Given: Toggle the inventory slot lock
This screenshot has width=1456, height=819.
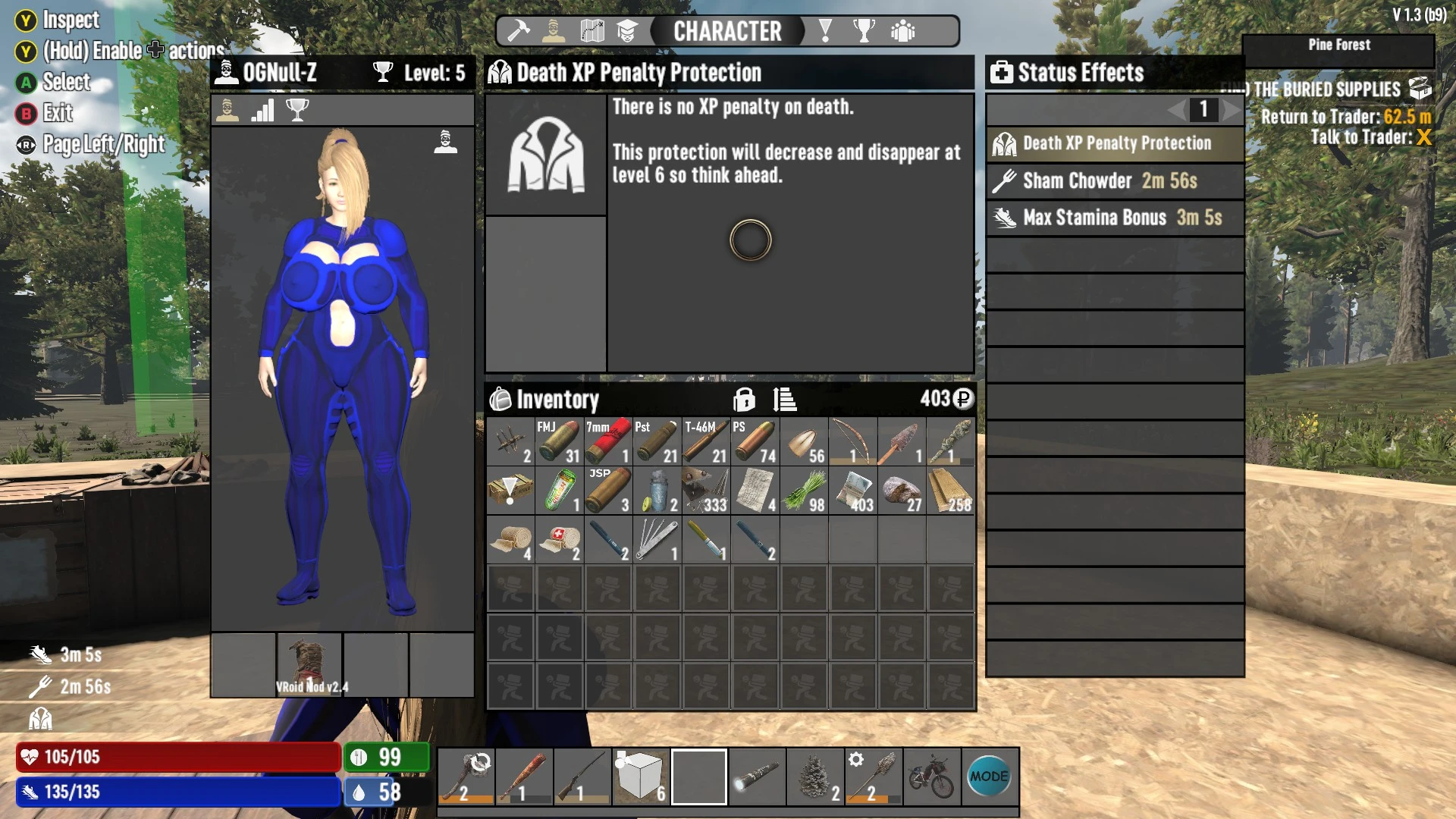Looking at the screenshot, I should [x=745, y=400].
